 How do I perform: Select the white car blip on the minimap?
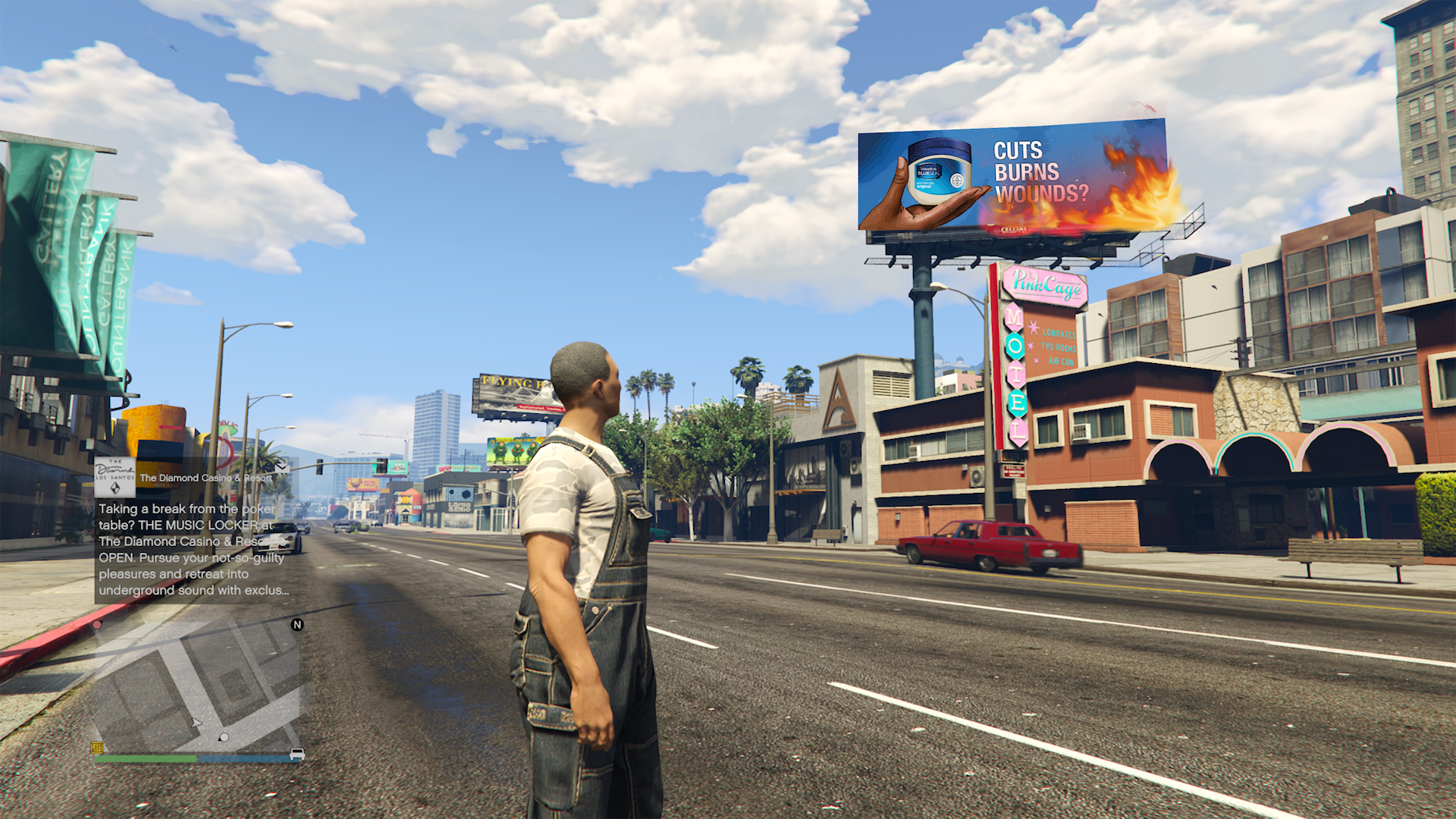[297, 754]
